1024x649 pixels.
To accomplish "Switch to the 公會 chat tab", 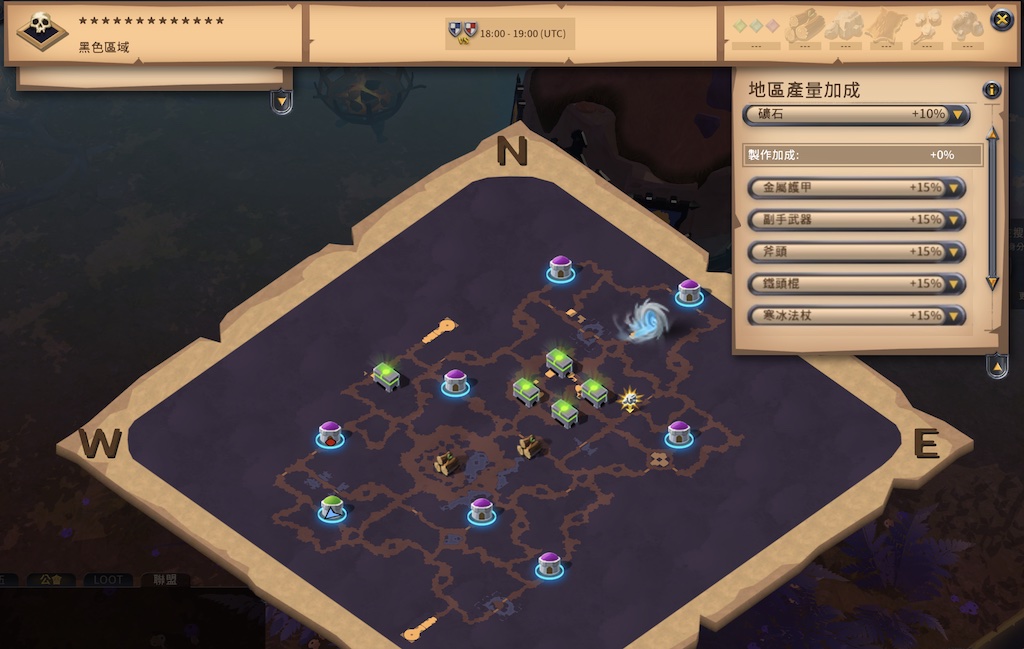I will pos(51,580).
